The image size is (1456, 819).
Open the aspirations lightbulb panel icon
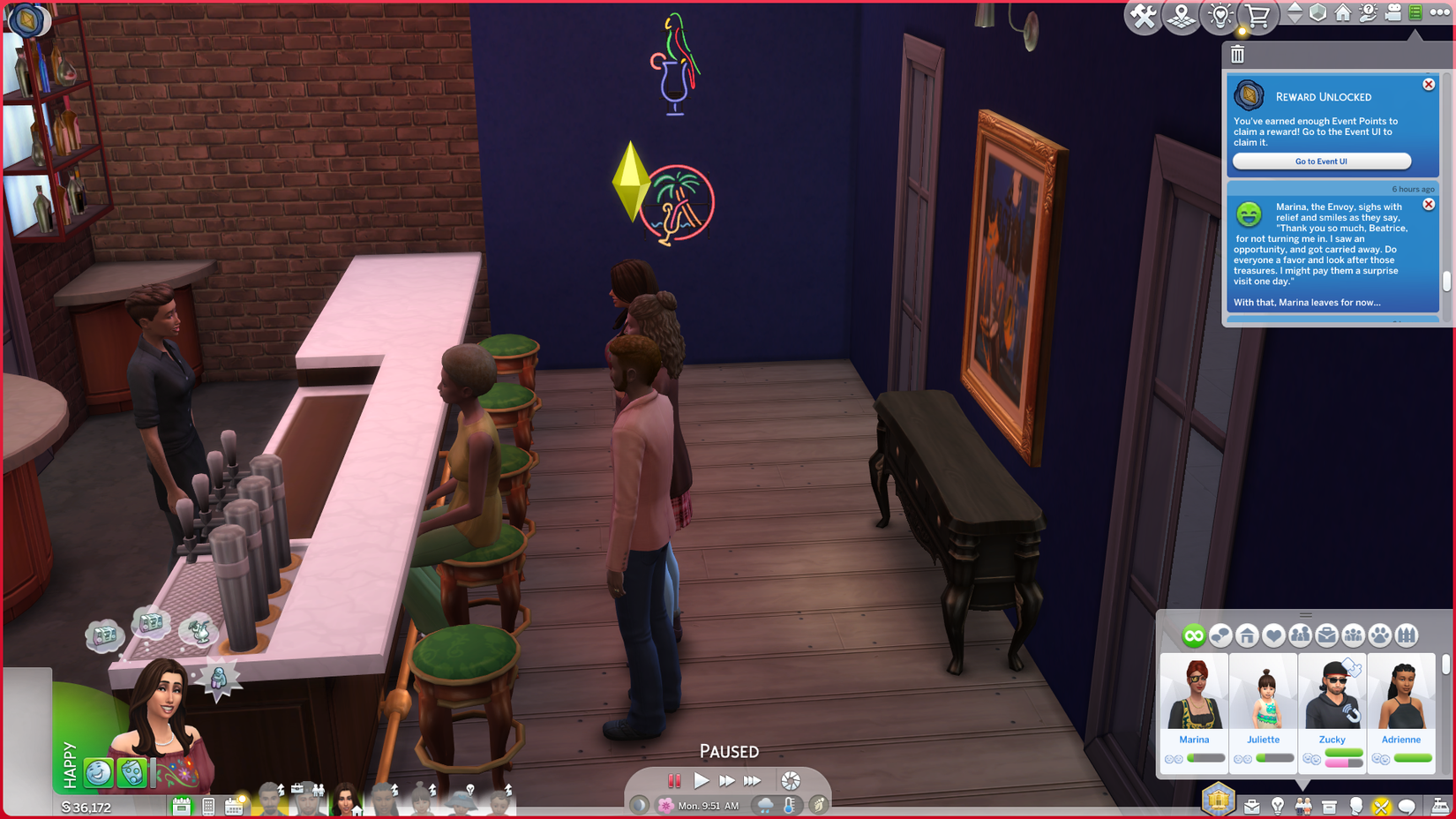click(1278, 806)
